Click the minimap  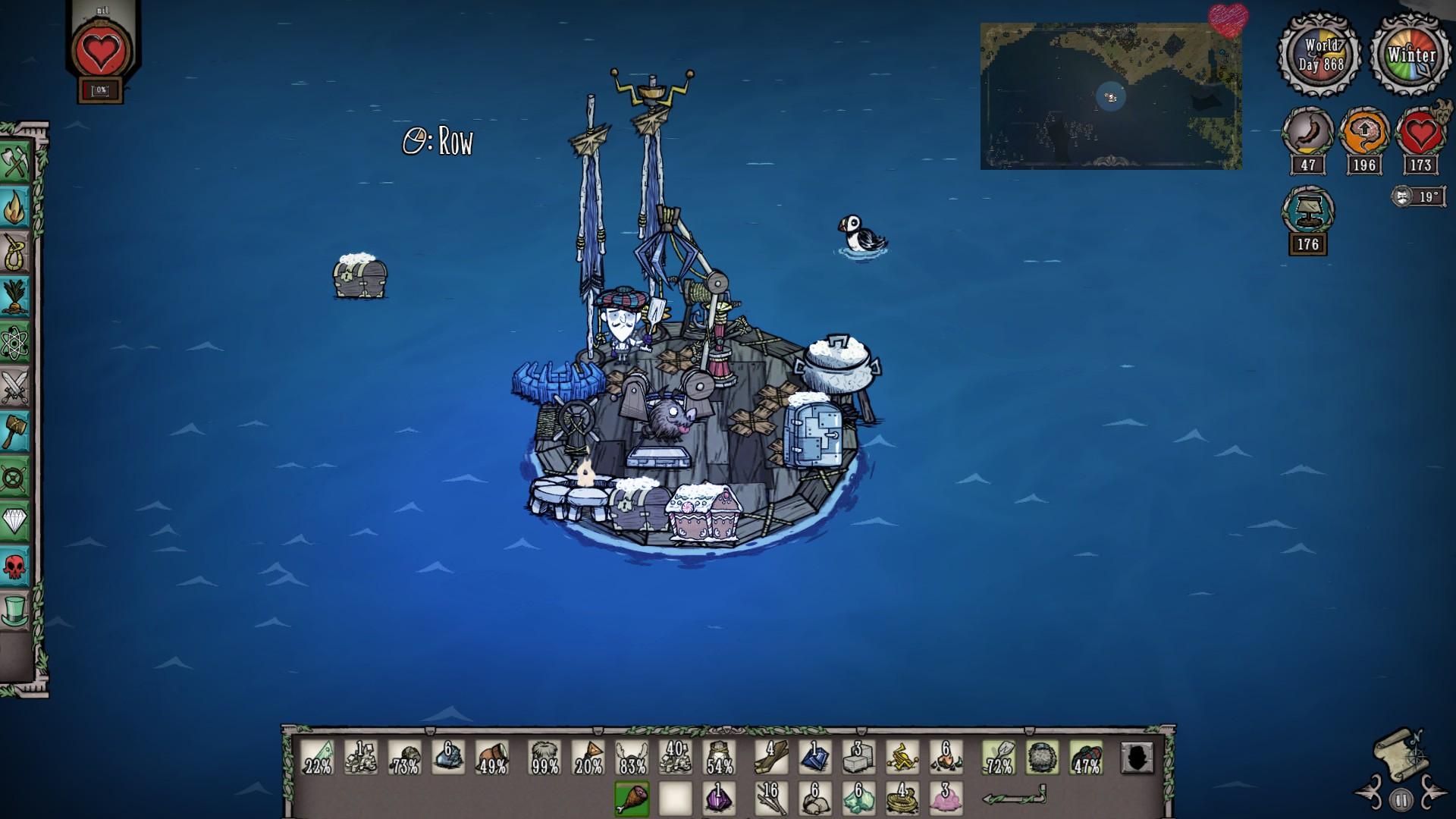pos(1110,96)
